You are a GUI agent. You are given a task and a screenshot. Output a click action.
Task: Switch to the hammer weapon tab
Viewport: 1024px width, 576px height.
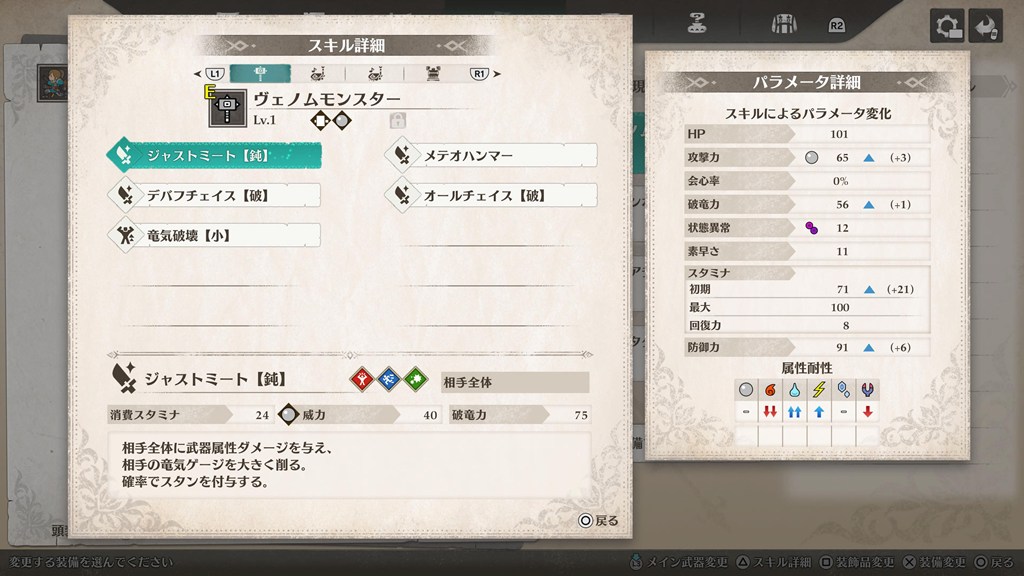[x=260, y=73]
